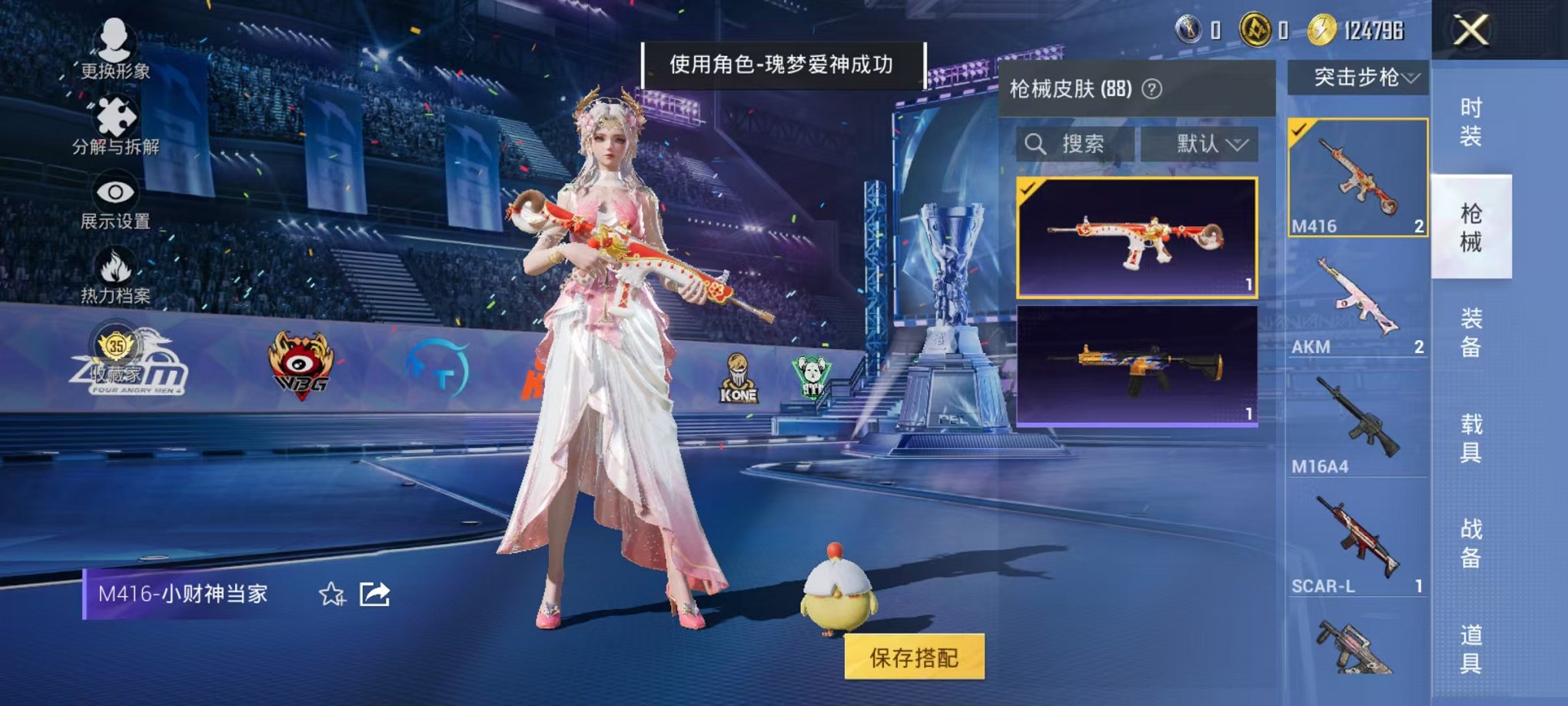
Task: Tap the search magnifier in skin panel
Action: pos(1038,145)
